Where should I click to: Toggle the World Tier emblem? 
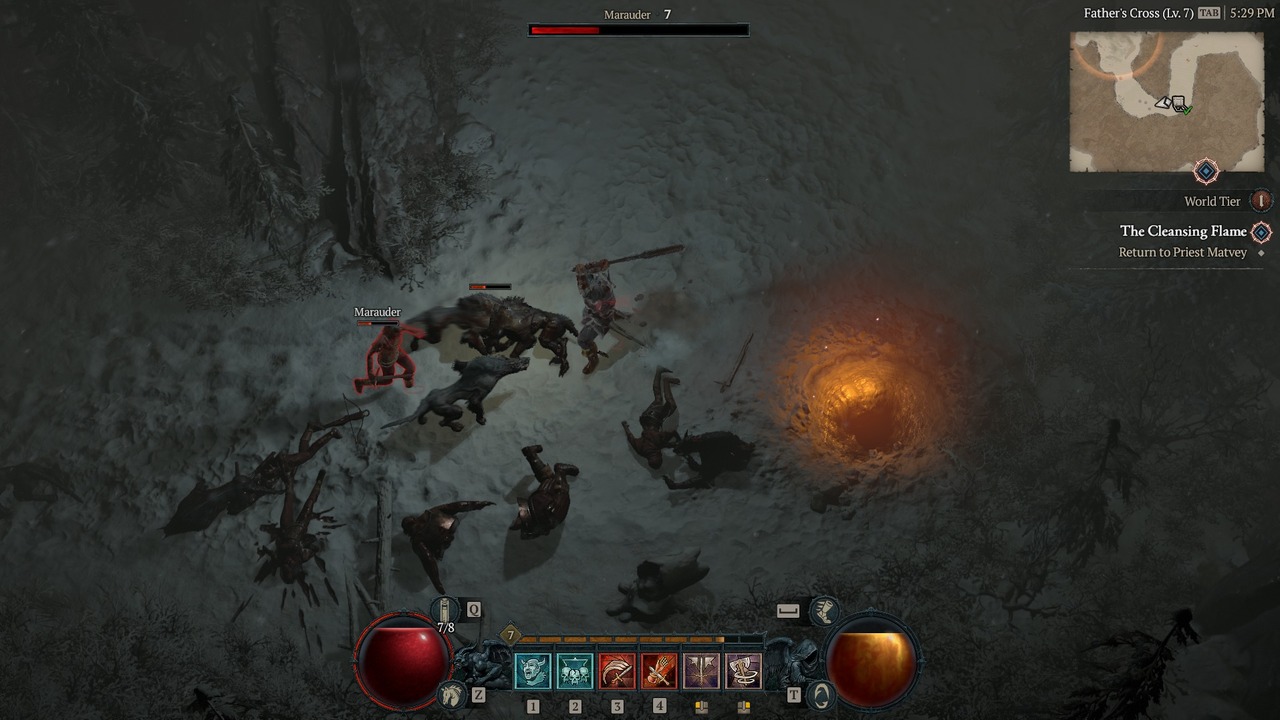click(1260, 201)
